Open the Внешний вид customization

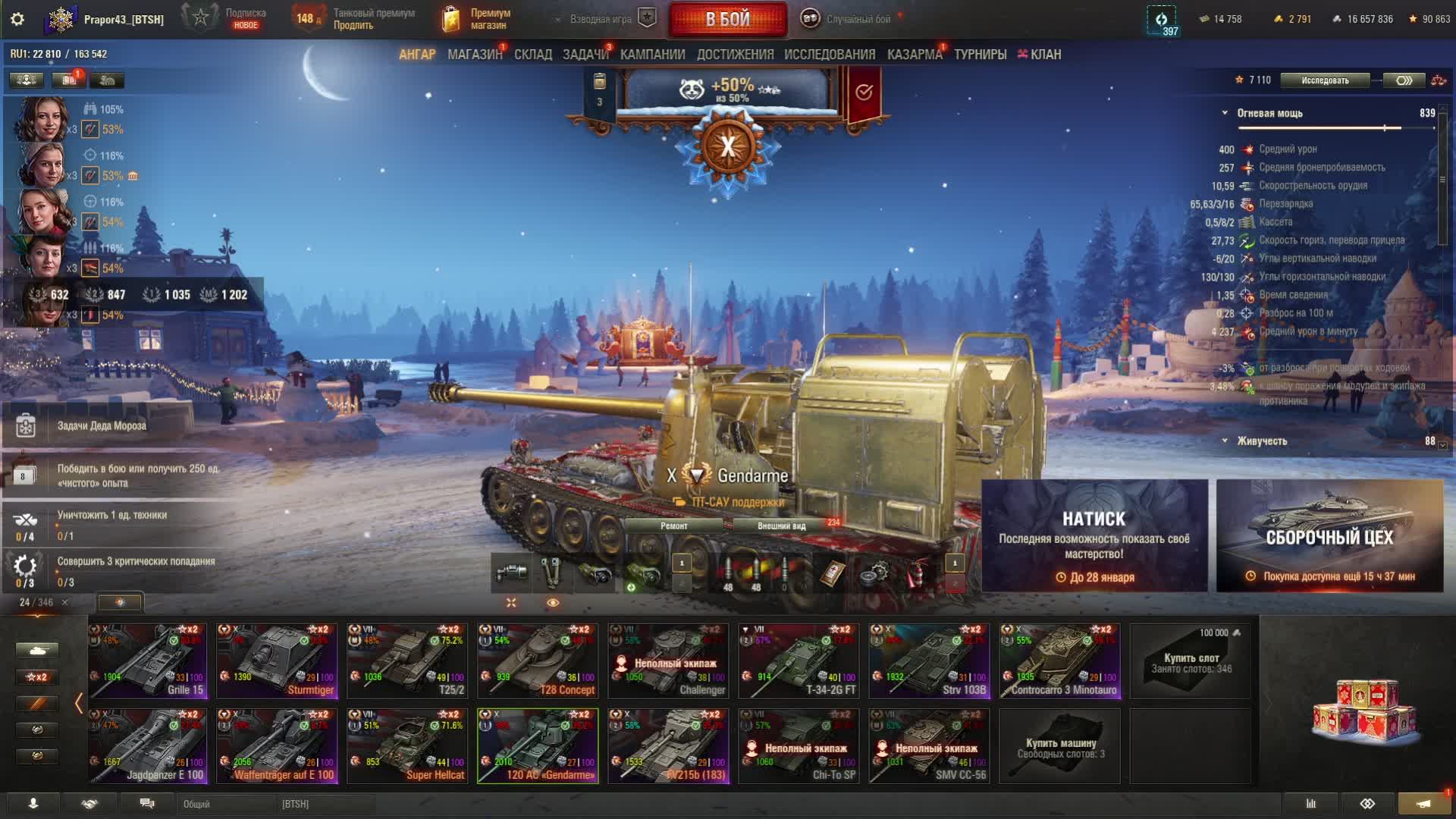[x=781, y=526]
